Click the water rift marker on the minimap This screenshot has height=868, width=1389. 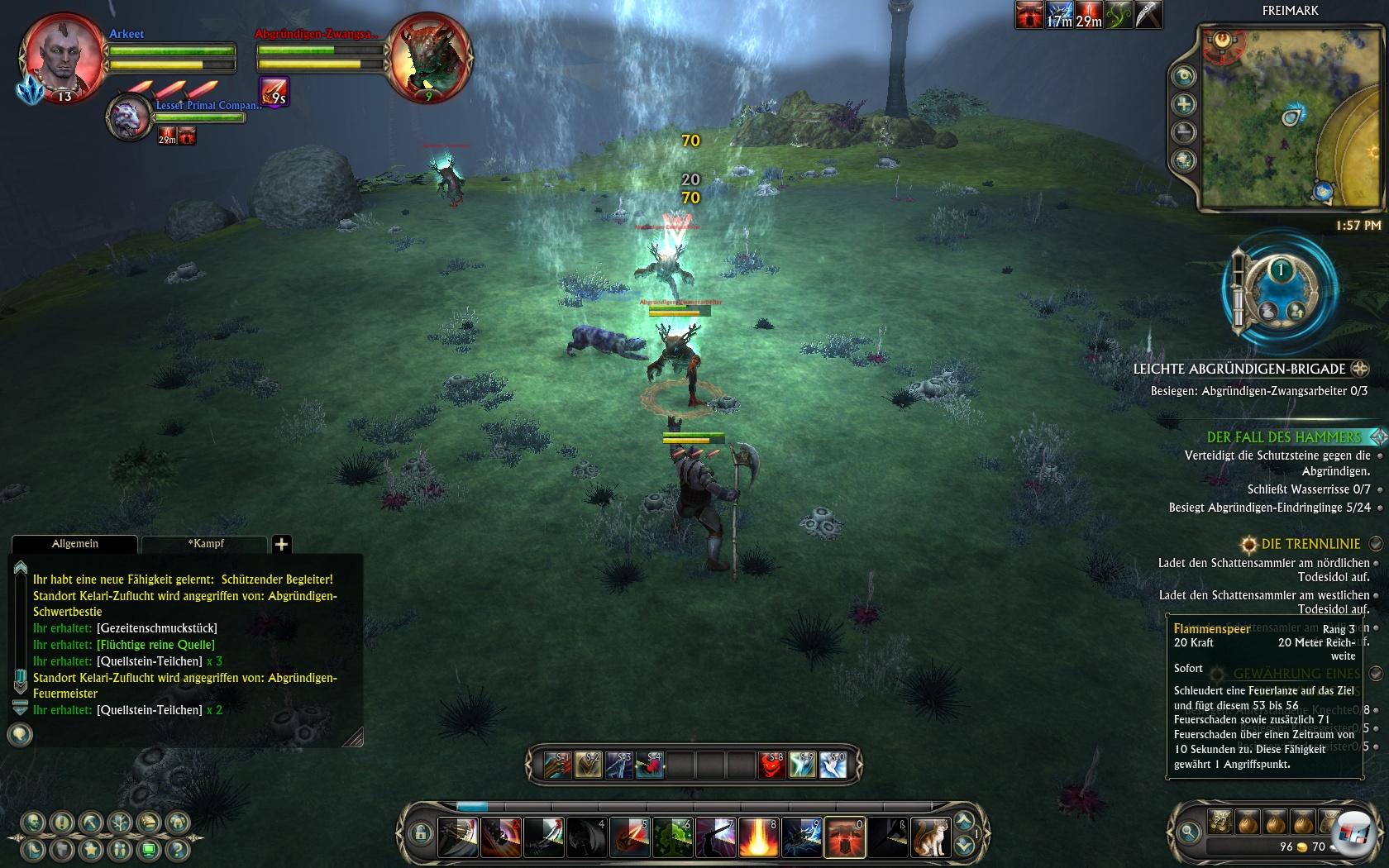point(1291,117)
